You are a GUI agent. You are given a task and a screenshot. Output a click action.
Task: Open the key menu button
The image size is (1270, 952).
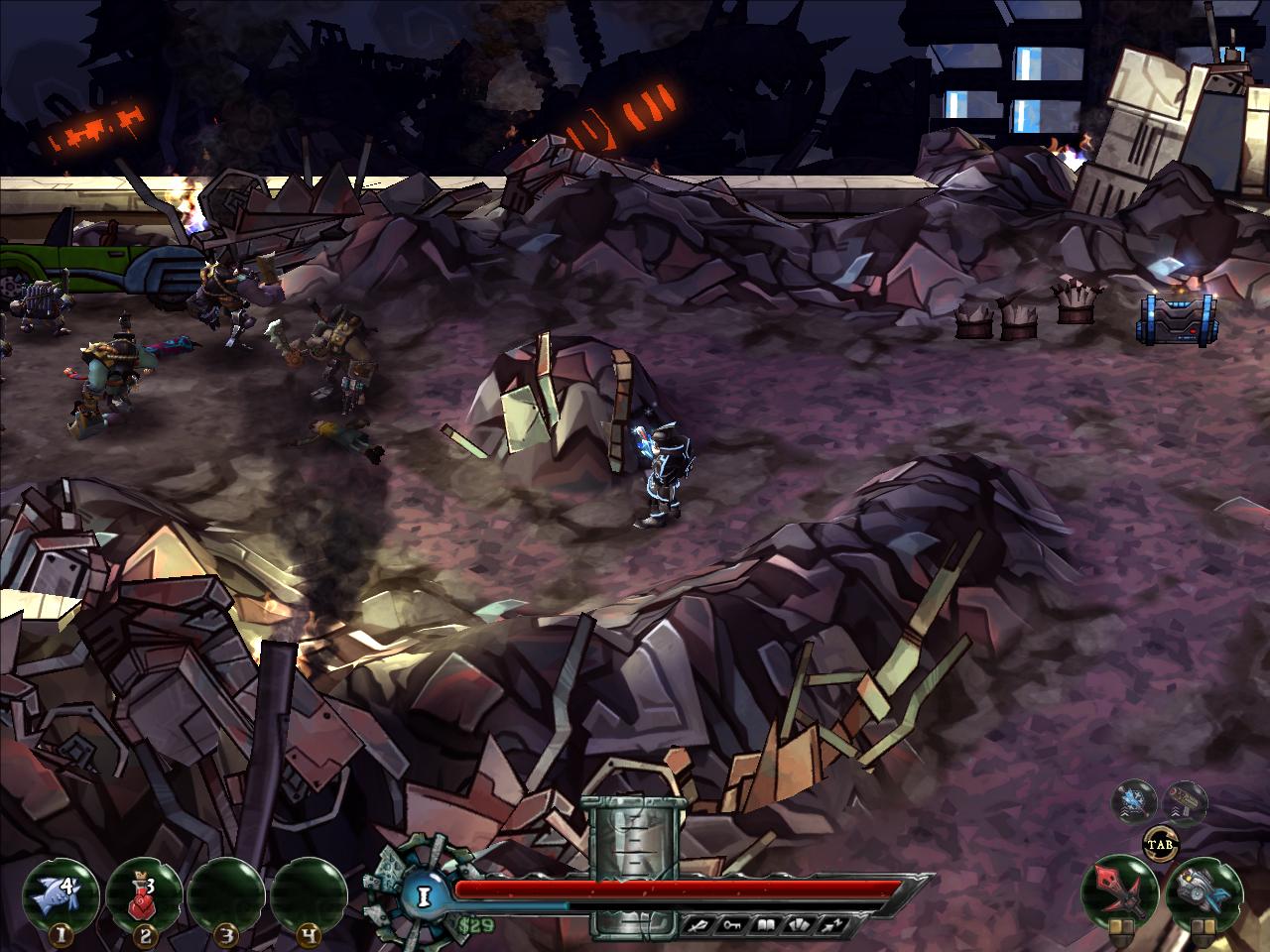[x=734, y=925]
